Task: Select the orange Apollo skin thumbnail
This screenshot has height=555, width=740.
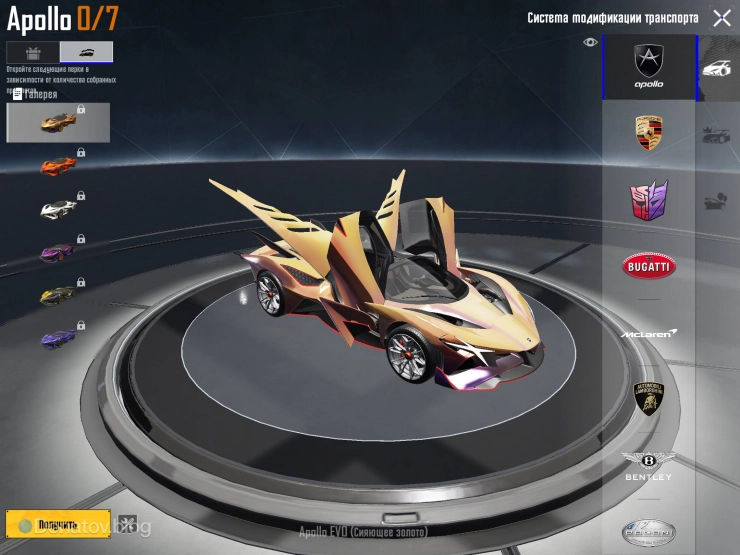Action: click(58, 166)
